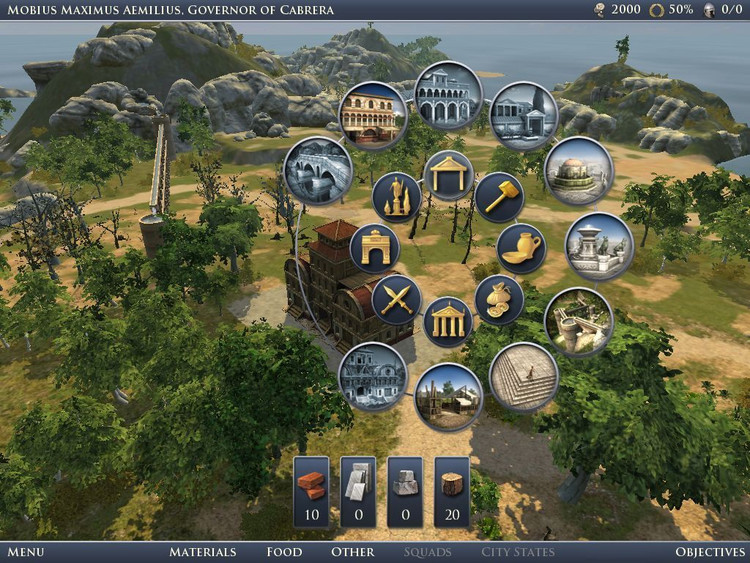Show the Food resources tab

(284, 552)
